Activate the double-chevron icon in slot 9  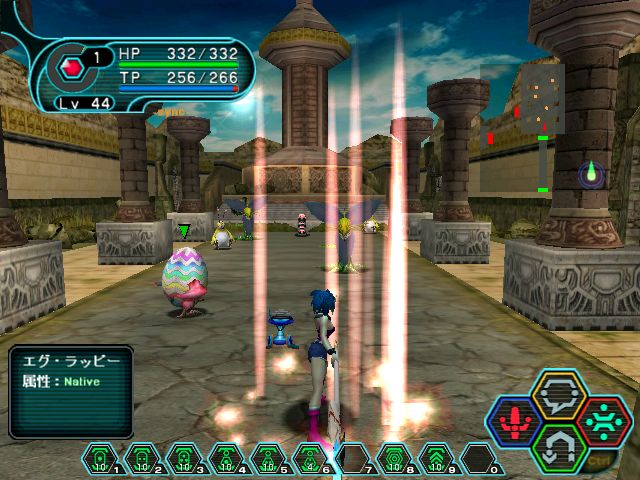point(436,458)
